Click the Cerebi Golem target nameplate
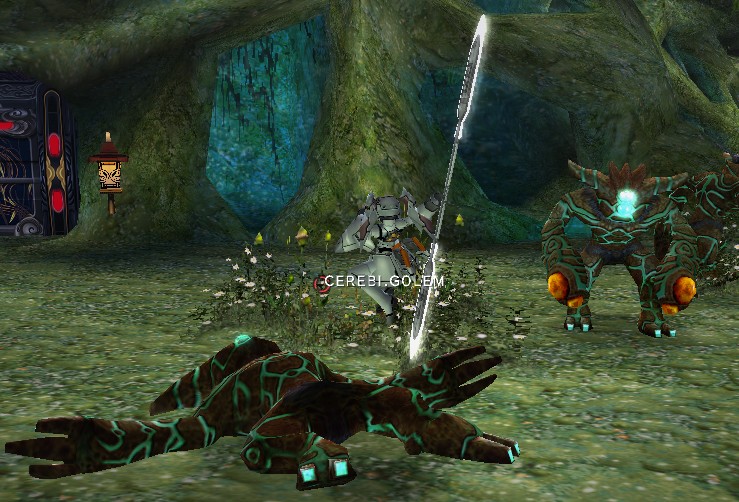The width and height of the screenshot is (739, 502). tap(383, 281)
